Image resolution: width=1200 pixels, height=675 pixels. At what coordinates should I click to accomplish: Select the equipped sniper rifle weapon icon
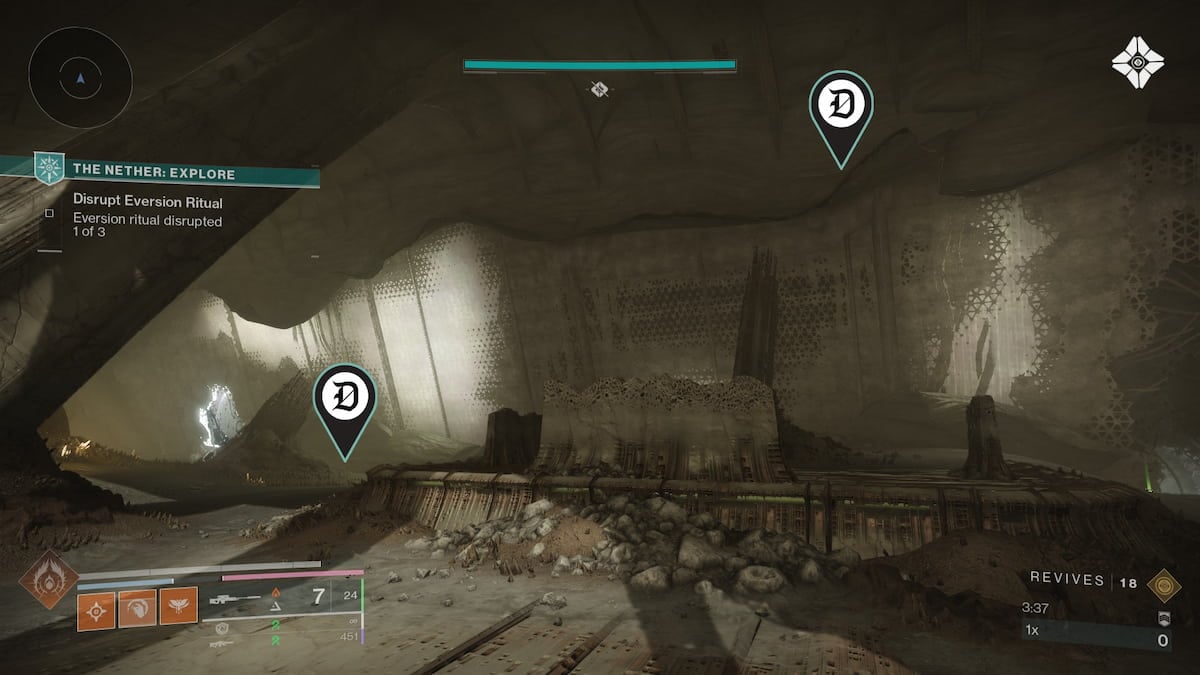pos(235,600)
